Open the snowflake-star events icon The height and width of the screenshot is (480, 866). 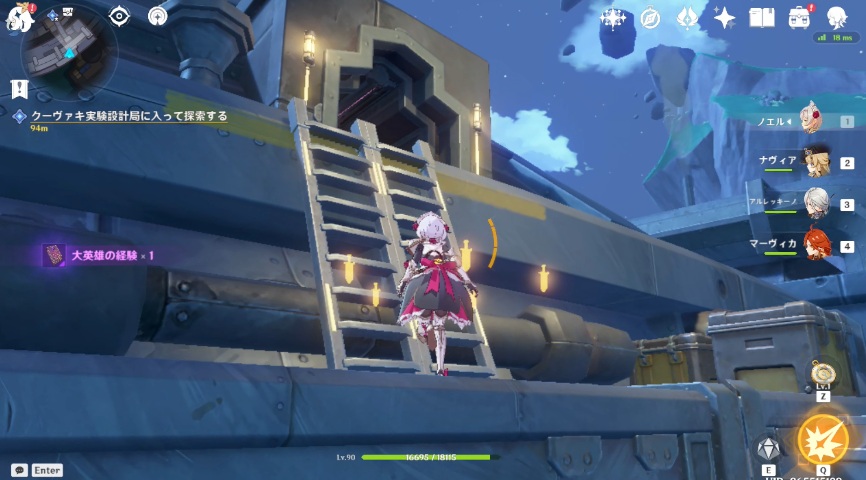[x=612, y=18]
